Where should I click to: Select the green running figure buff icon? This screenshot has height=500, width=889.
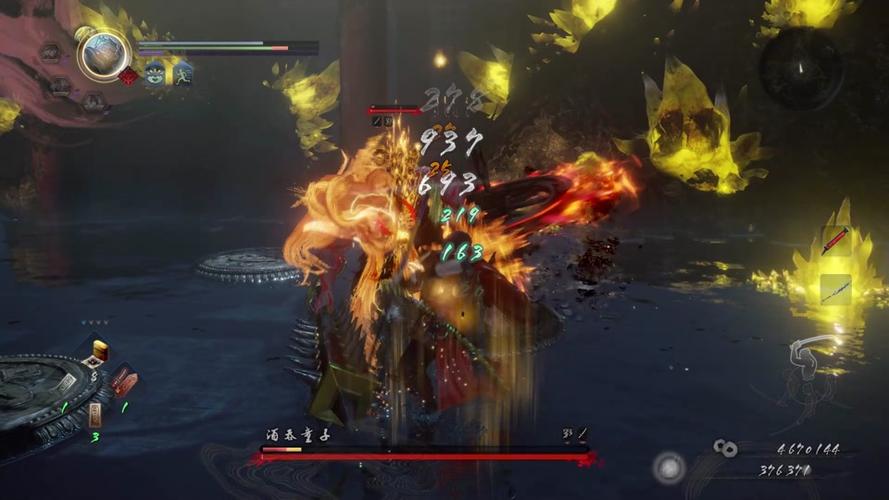(182, 74)
